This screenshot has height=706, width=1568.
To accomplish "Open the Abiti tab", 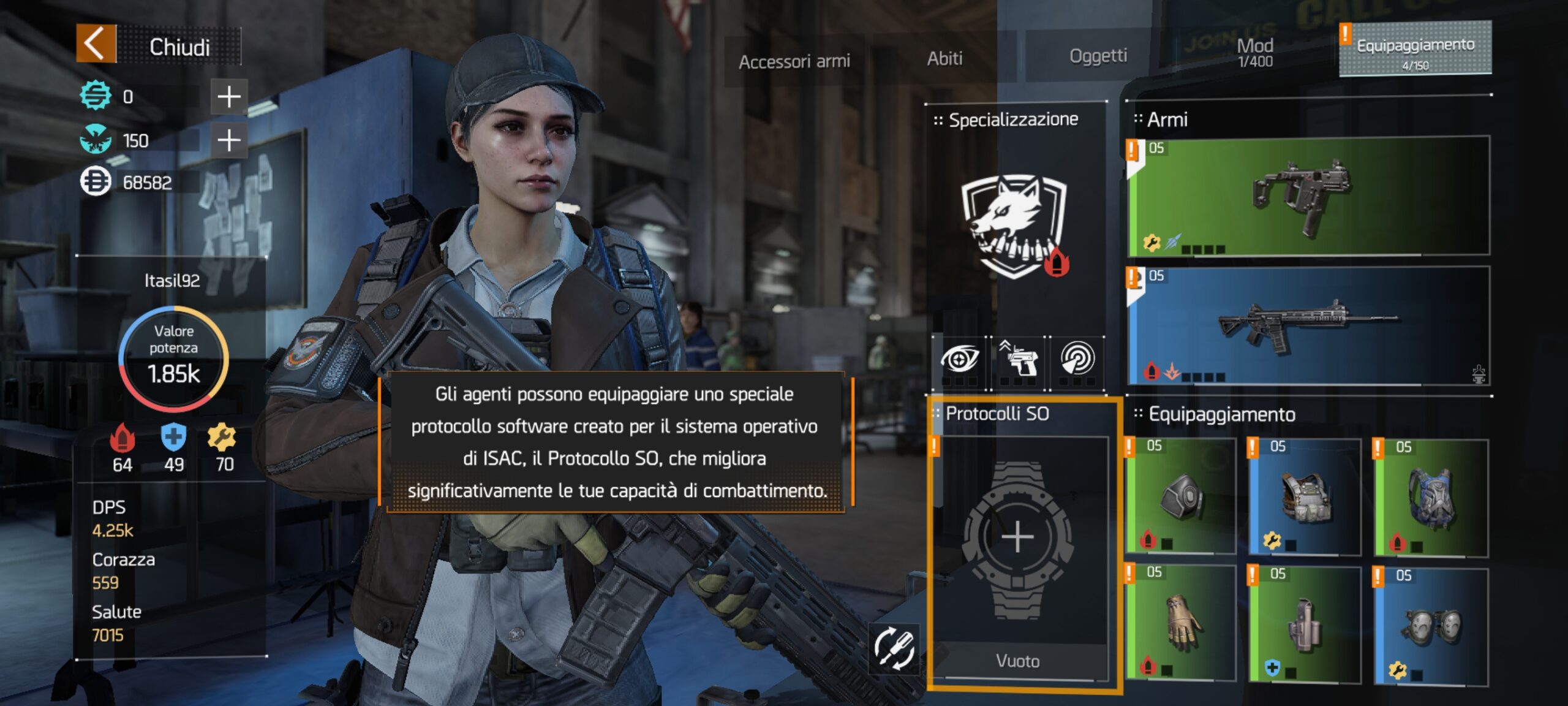I will point(944,59).
